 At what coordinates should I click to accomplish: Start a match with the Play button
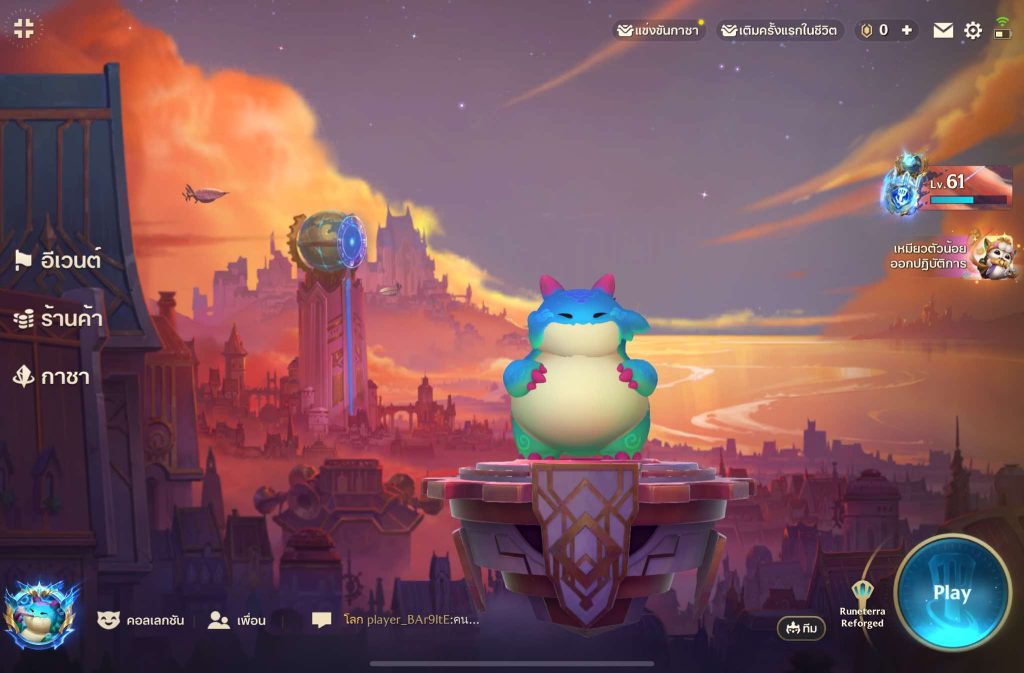[x=951, y=592]
